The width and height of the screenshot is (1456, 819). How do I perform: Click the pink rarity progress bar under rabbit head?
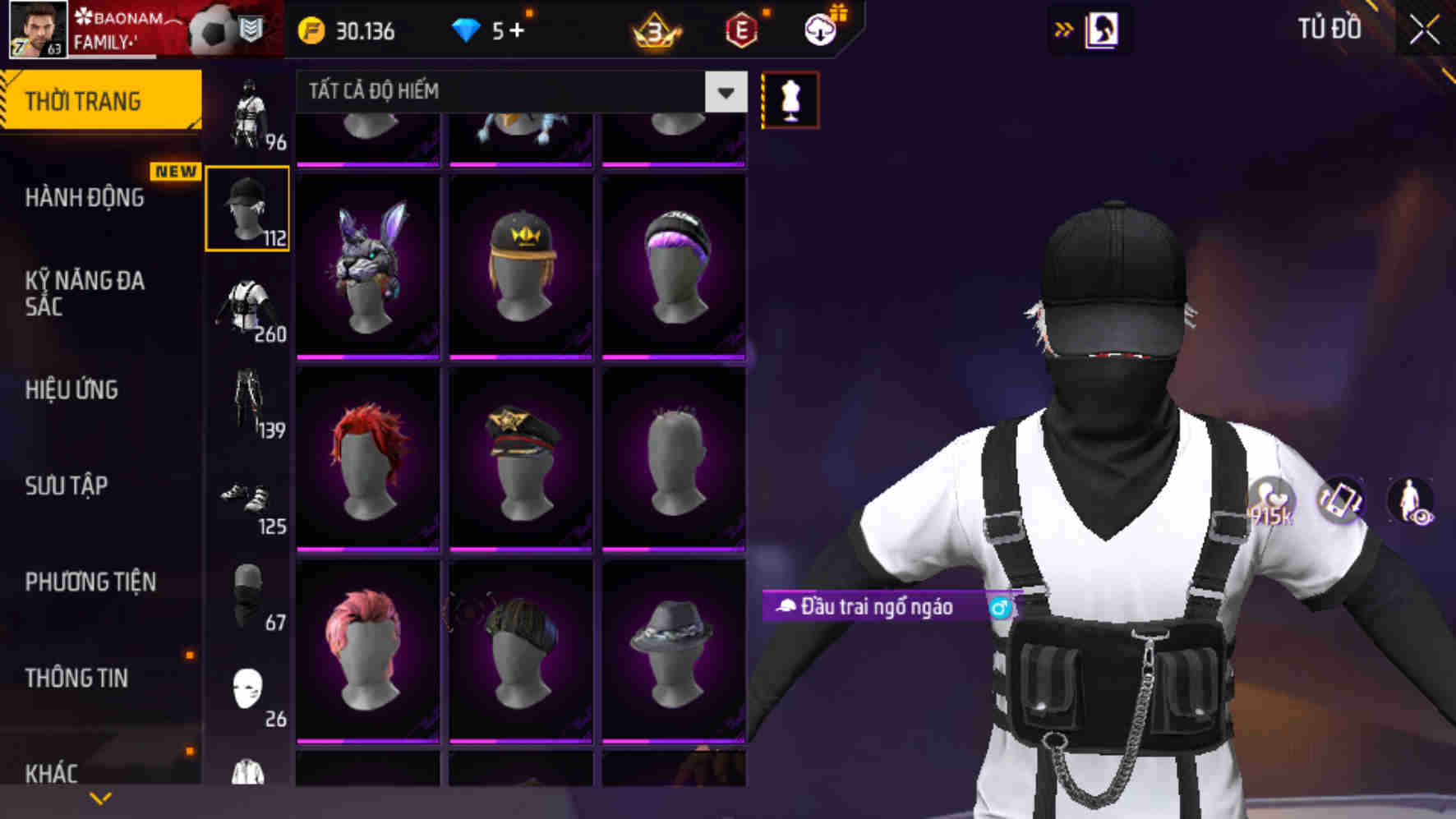(367, 359)
